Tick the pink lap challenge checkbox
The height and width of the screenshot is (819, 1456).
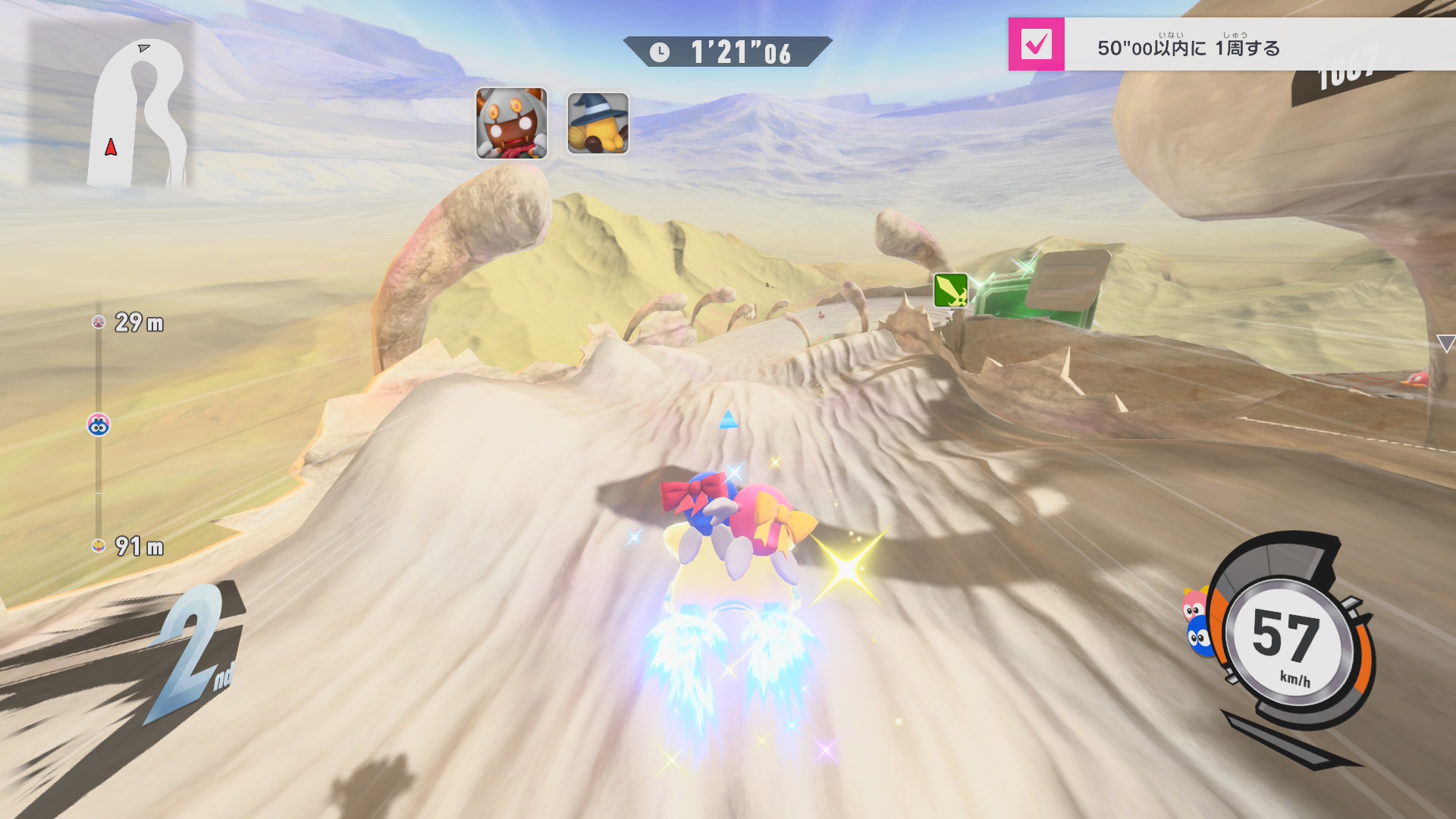[1036, 44]
